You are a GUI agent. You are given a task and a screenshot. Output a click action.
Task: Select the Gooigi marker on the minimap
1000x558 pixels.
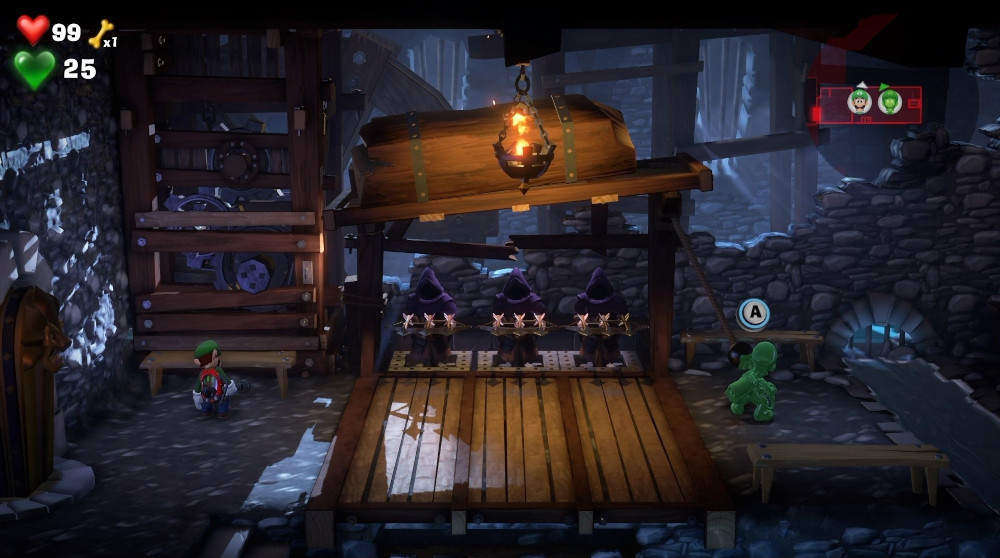click(889, 101)
